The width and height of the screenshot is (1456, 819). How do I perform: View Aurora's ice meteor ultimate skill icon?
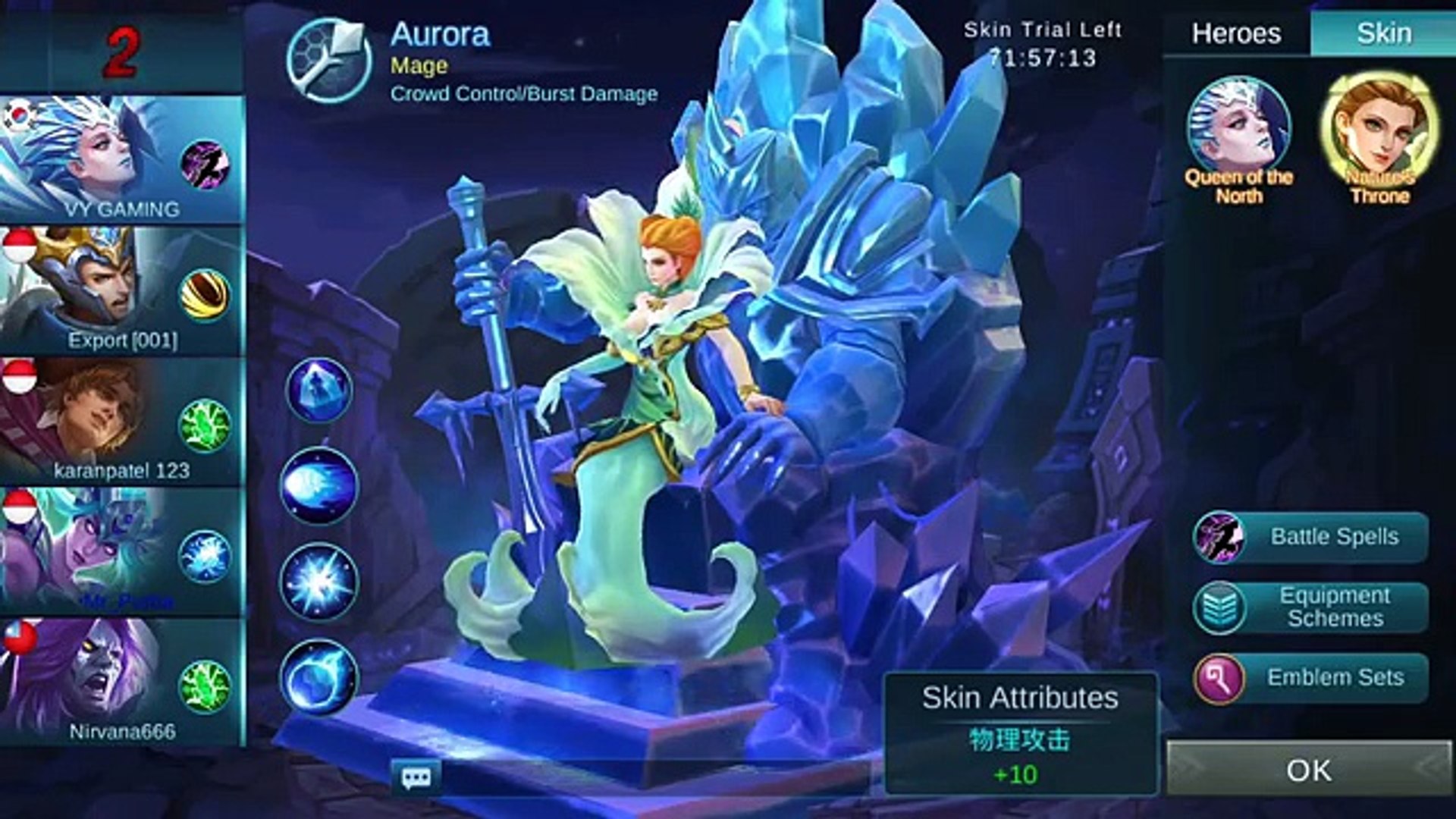point(318,677)
